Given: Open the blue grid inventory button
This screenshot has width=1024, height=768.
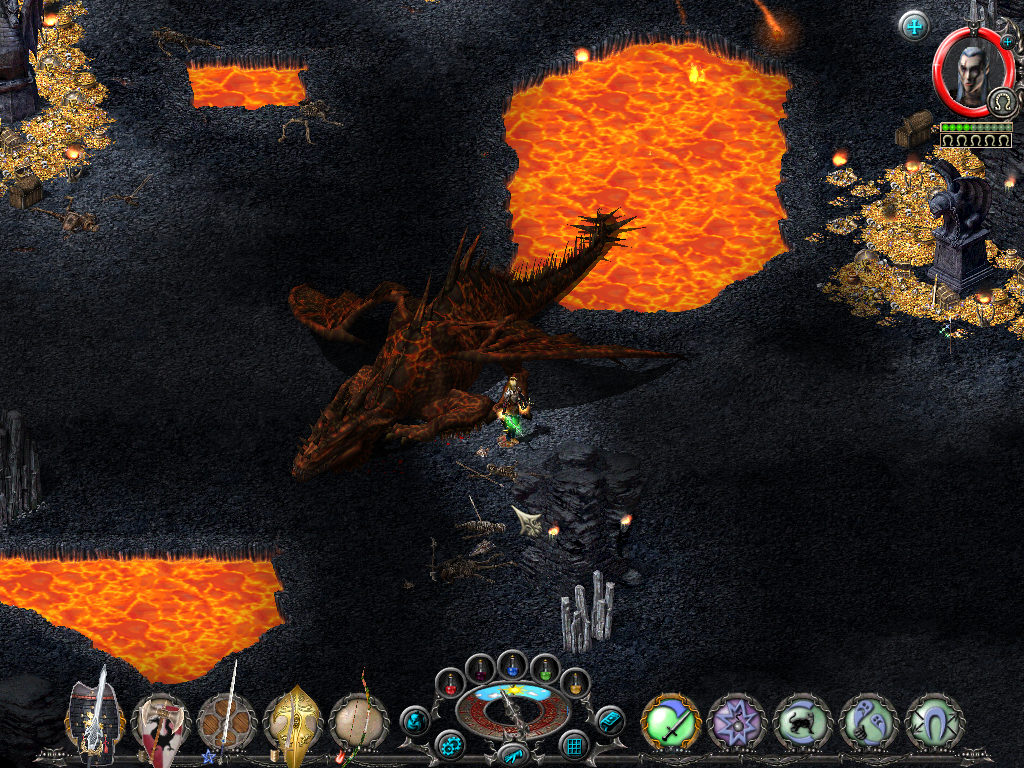Looking at the screenshot, I should pos(574,745).
